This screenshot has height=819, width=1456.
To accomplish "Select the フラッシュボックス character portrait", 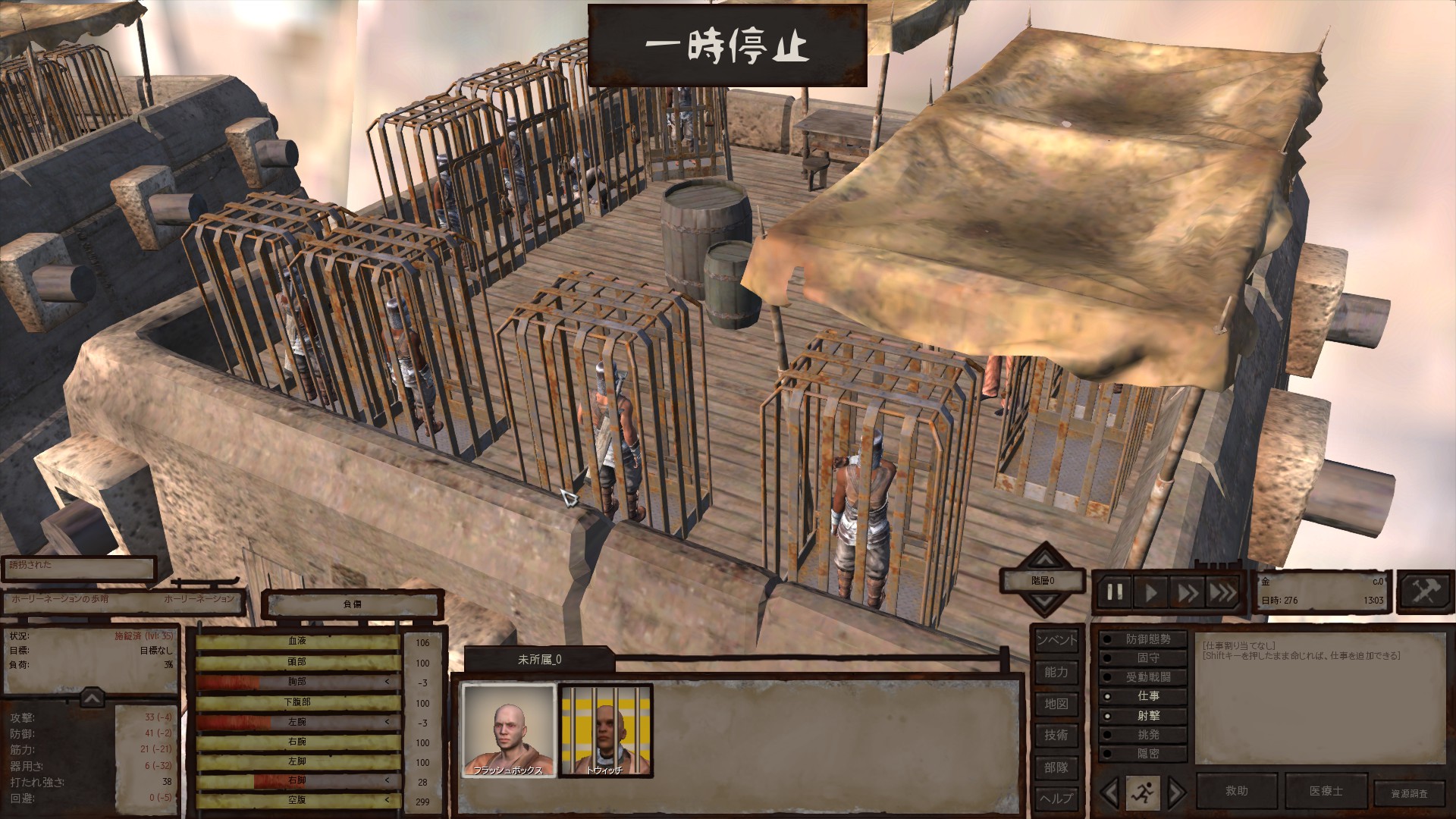I will pyautogui.click(x=509, y=731).
